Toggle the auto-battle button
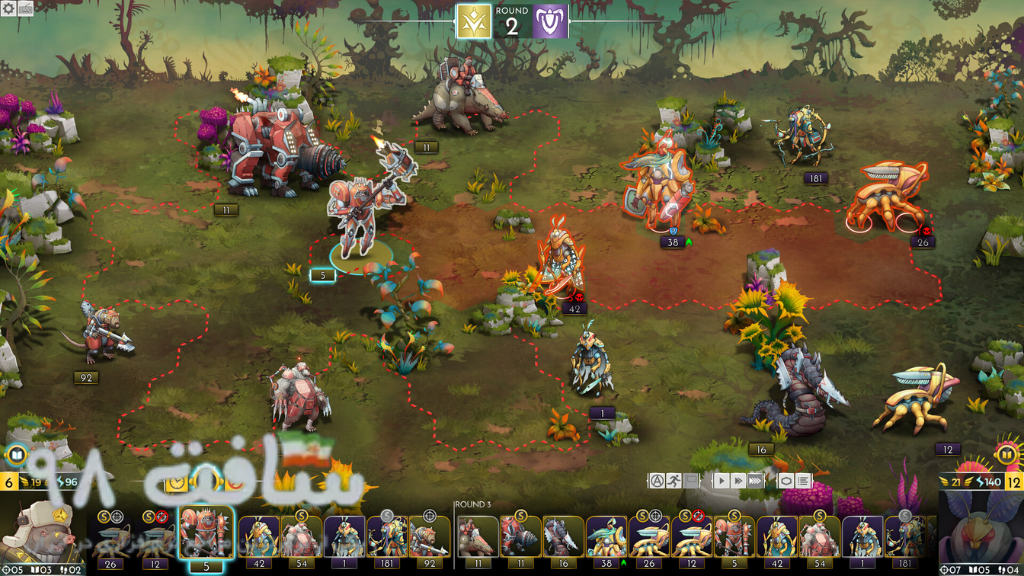Image resolution: width=1024 pixels, height=576 pixels. [x=658, y=481]
